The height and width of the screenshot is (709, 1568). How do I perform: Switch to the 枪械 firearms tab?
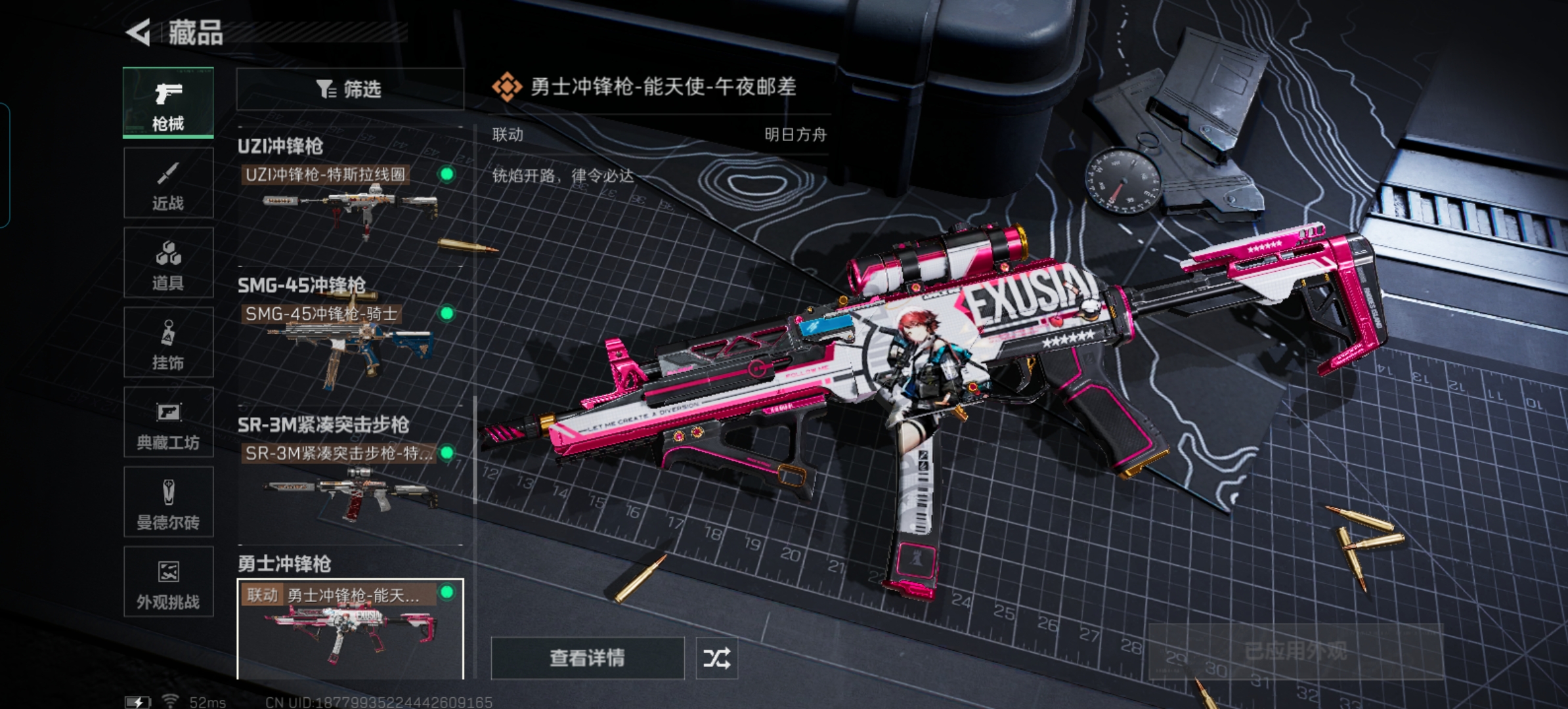[x=168, y=103]
